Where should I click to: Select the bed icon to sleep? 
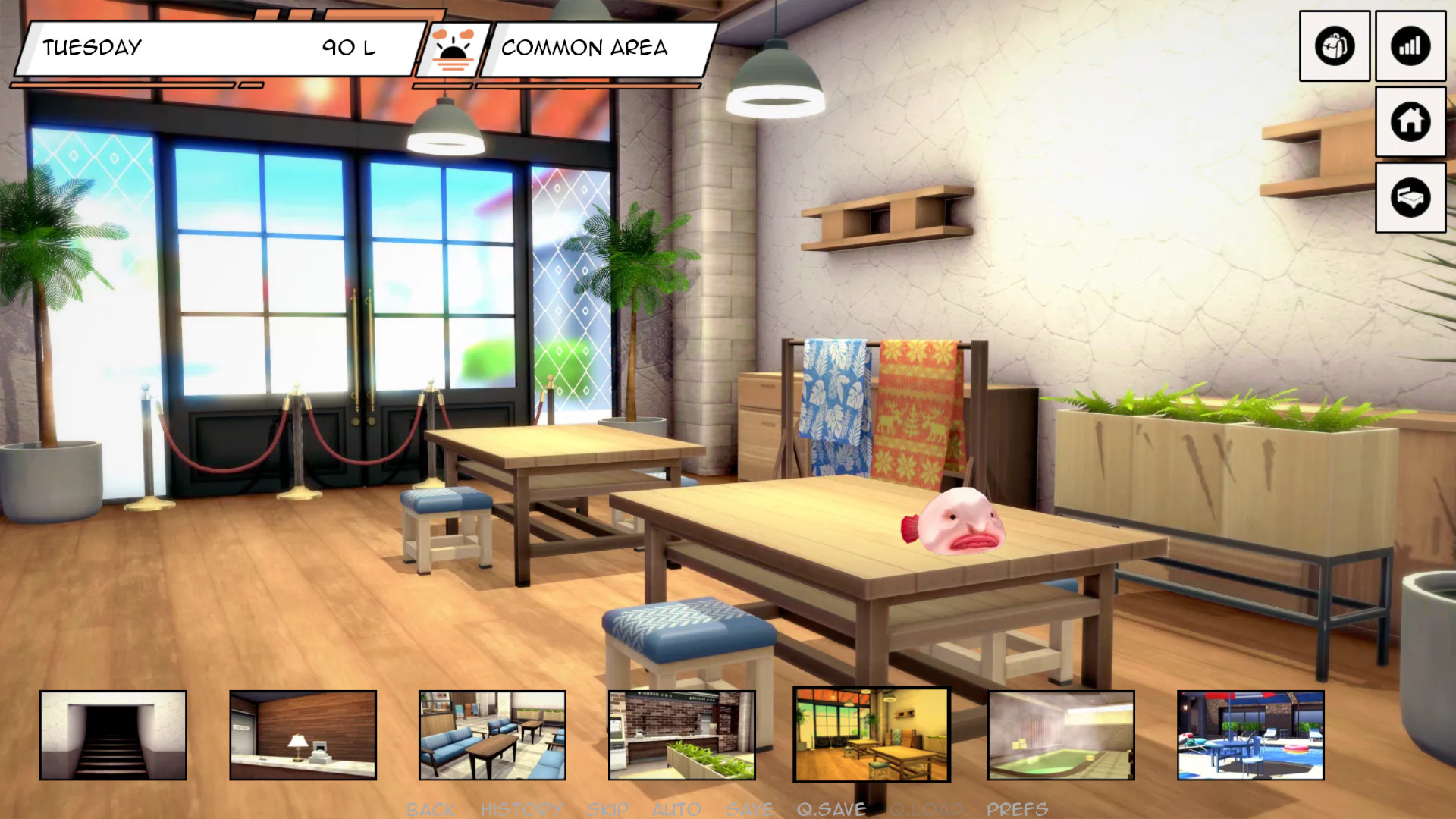1410,197
